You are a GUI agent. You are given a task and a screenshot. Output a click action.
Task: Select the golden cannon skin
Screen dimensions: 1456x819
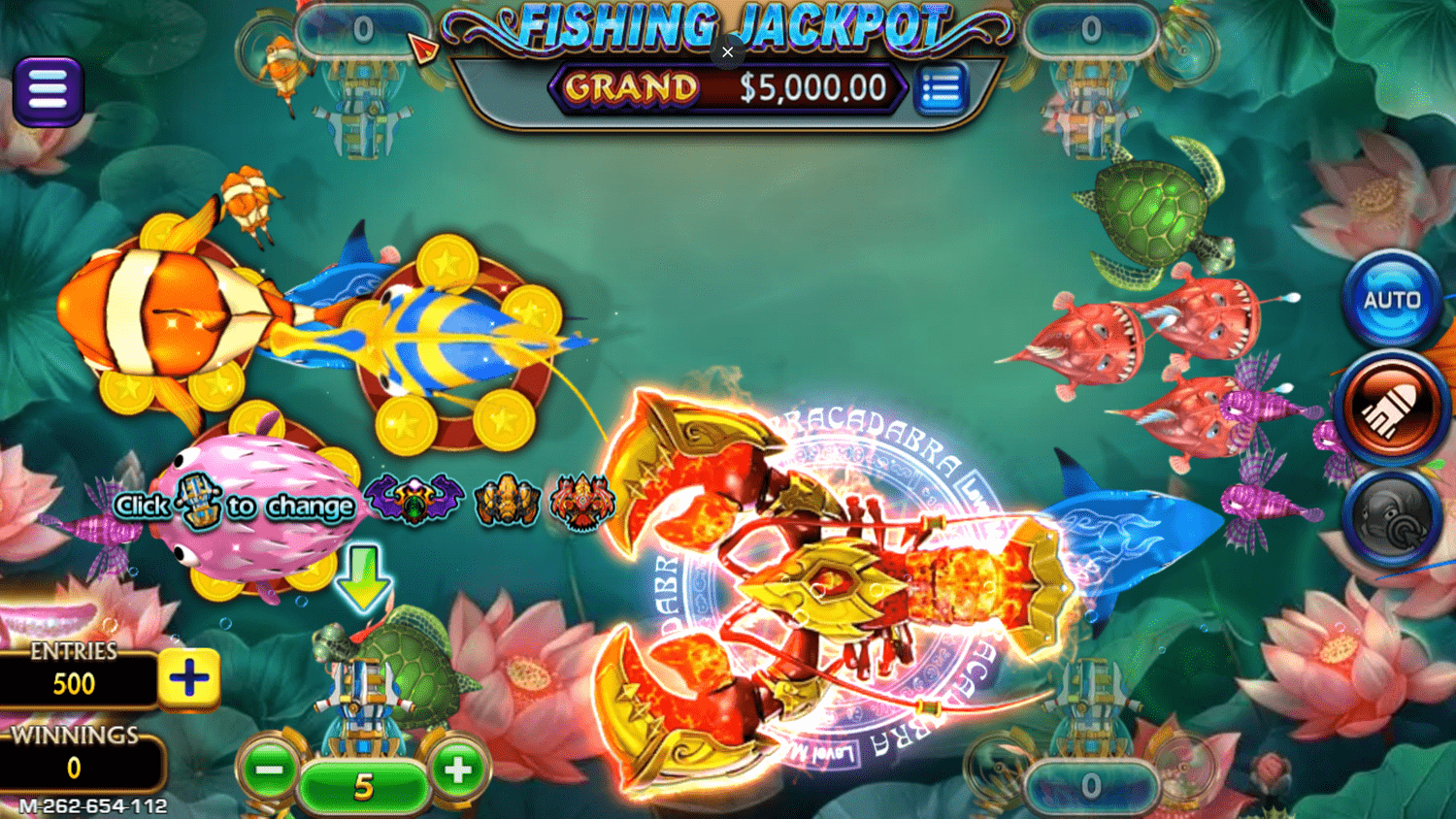(506, 503)
